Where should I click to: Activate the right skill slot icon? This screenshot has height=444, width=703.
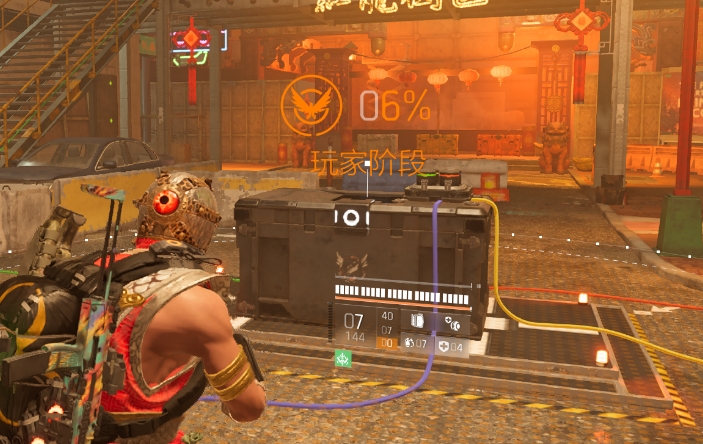[x=452, y=321]
